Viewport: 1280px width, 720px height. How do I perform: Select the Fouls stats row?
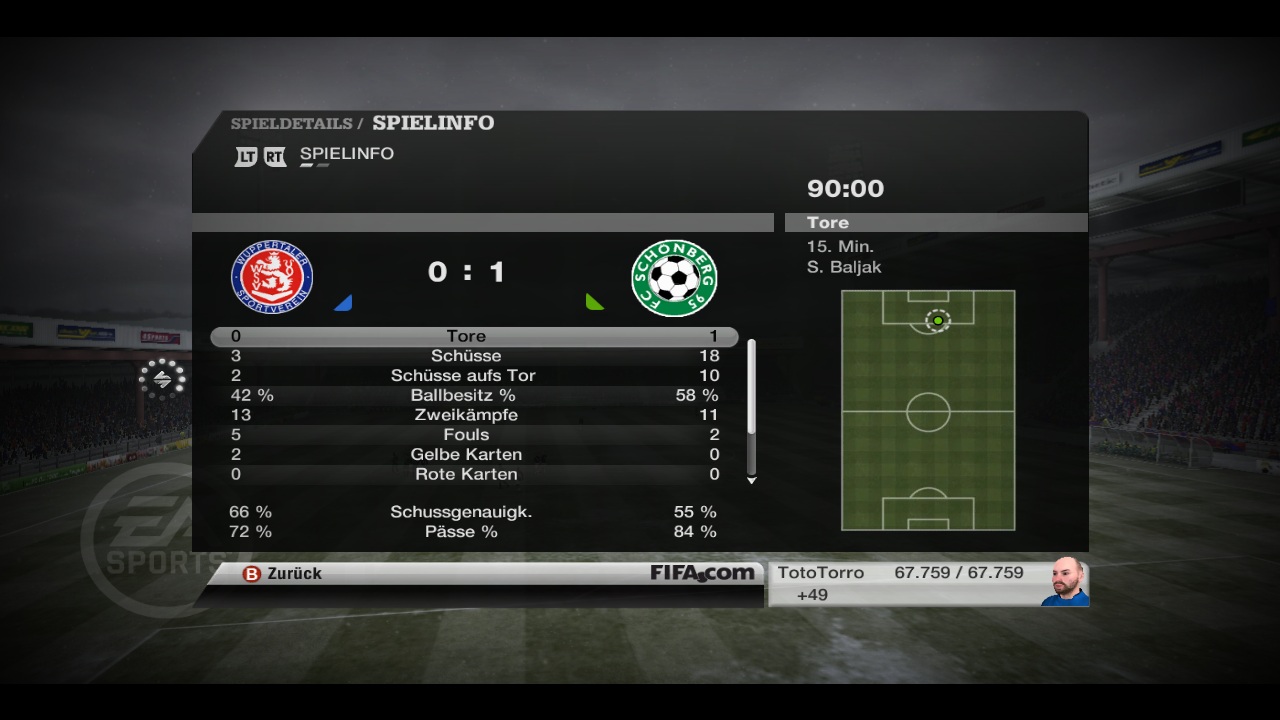[474, 435]
